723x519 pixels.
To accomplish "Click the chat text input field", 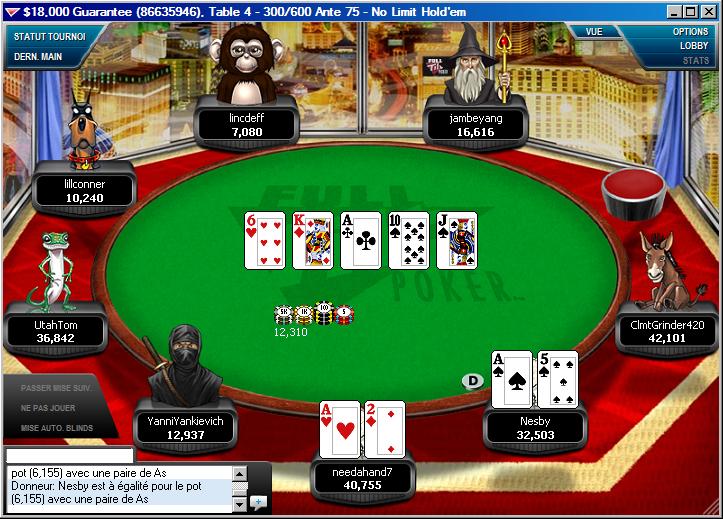I will (69, 455).
